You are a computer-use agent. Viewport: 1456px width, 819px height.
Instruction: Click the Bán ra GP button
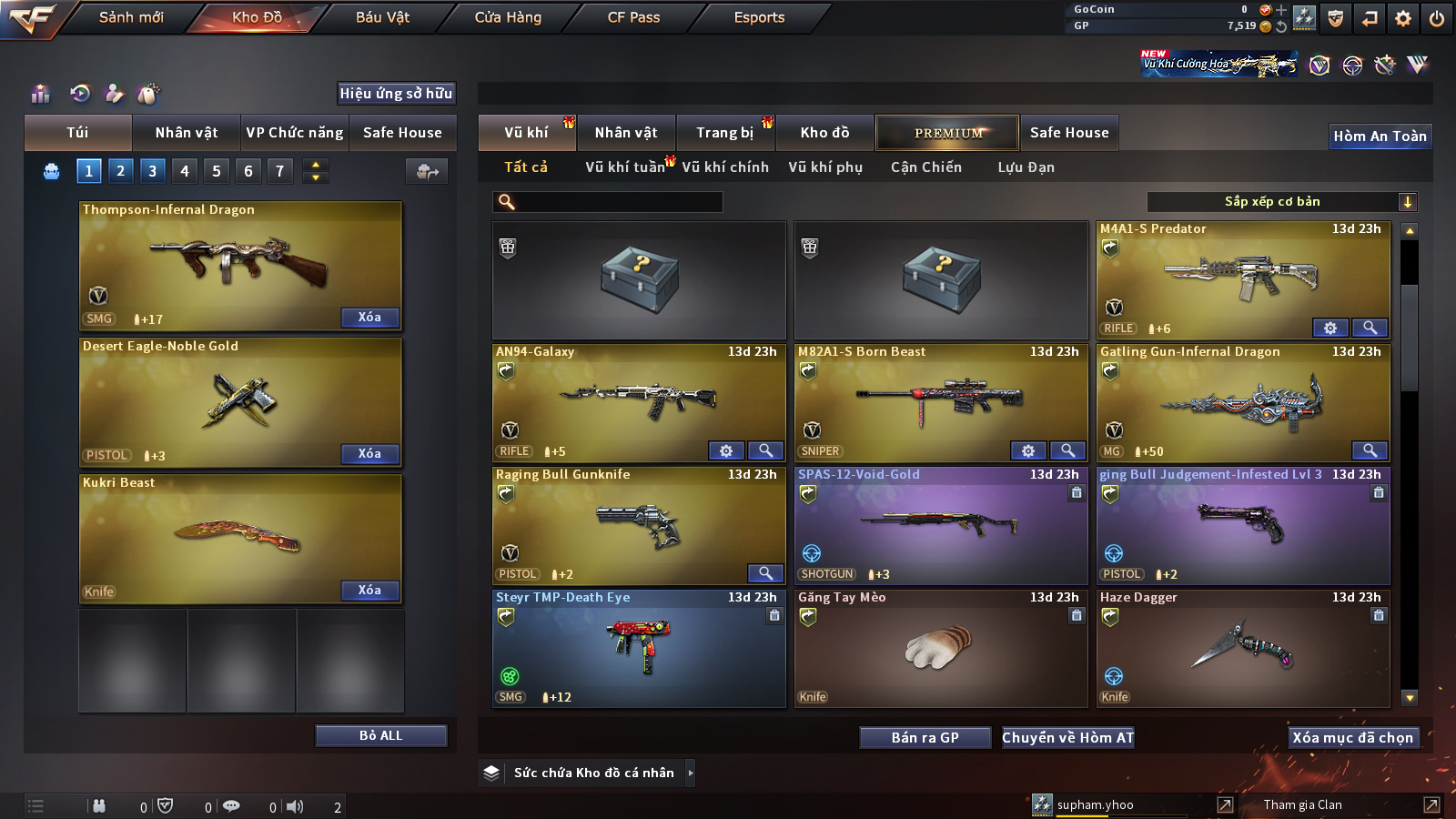coord(925,737)
